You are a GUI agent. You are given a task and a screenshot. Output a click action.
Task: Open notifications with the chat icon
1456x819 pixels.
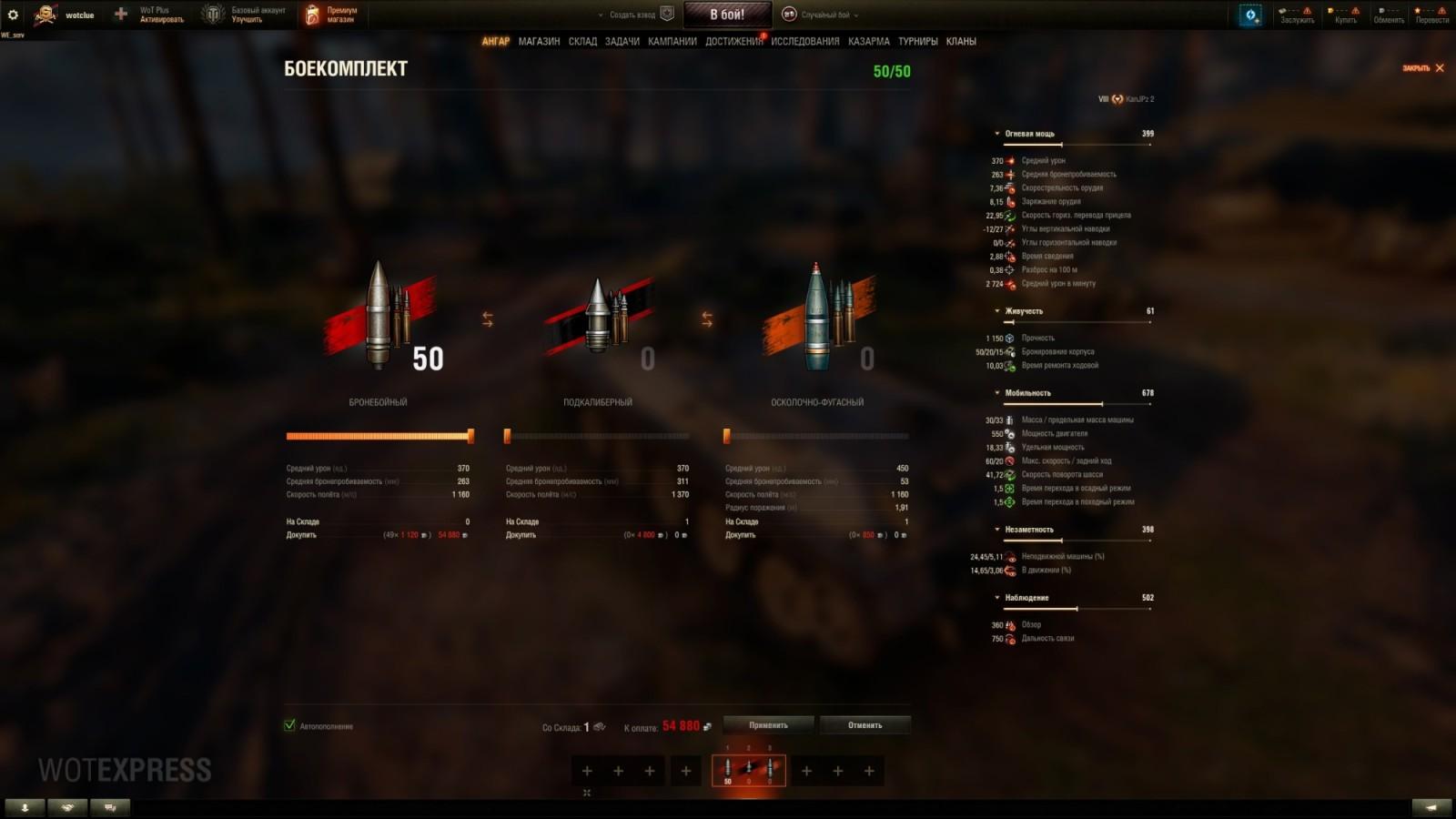(x=109, y=806)
